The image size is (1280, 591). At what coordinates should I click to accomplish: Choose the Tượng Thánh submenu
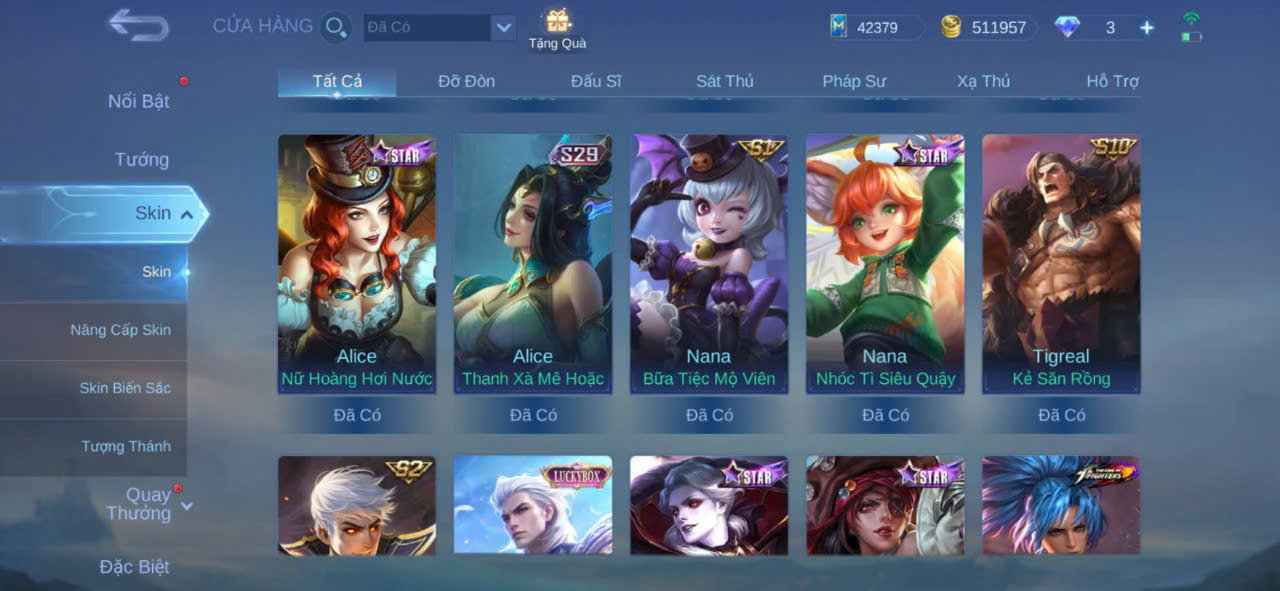[x=126, y=446]
